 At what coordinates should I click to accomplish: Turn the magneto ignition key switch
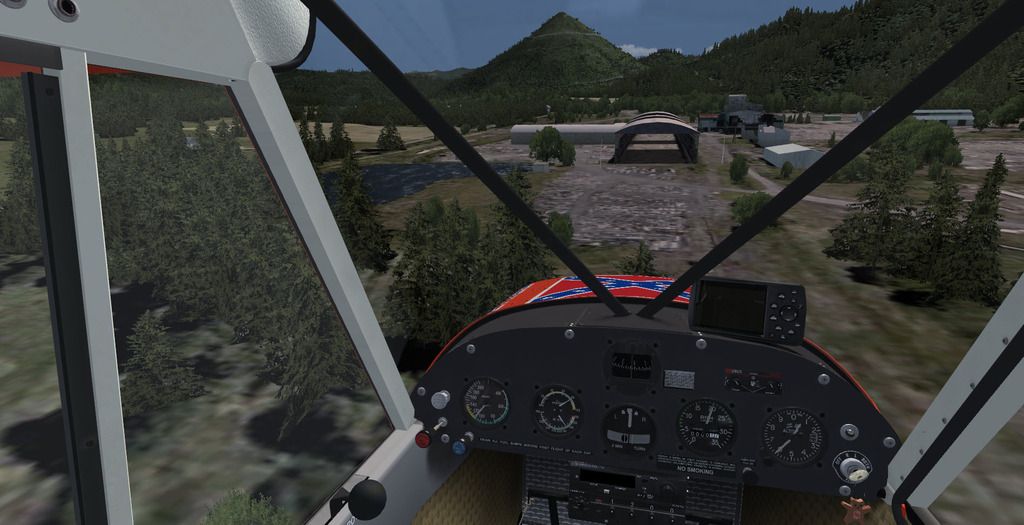852,466
